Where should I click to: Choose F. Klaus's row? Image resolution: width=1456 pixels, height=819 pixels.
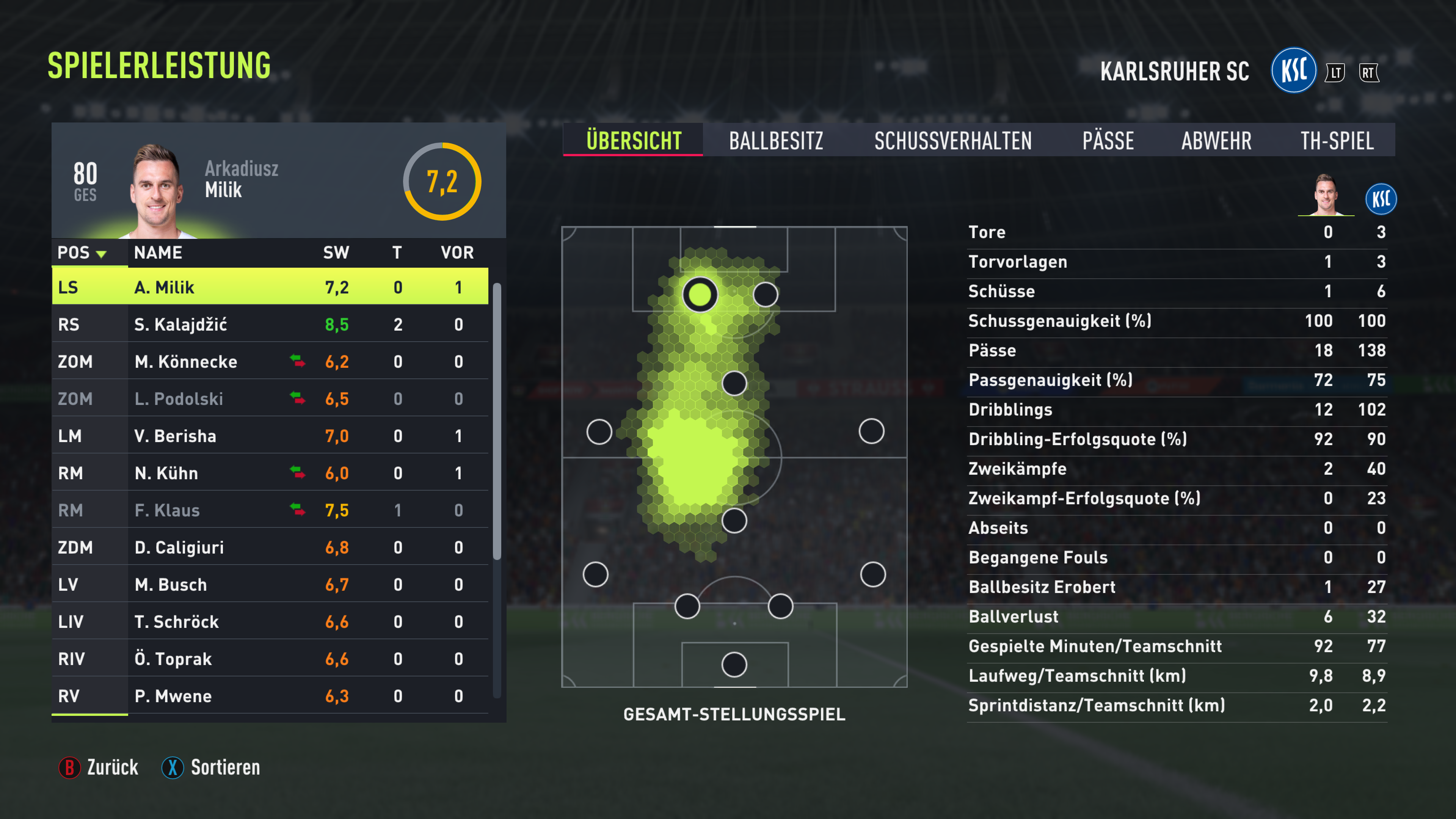270,510
